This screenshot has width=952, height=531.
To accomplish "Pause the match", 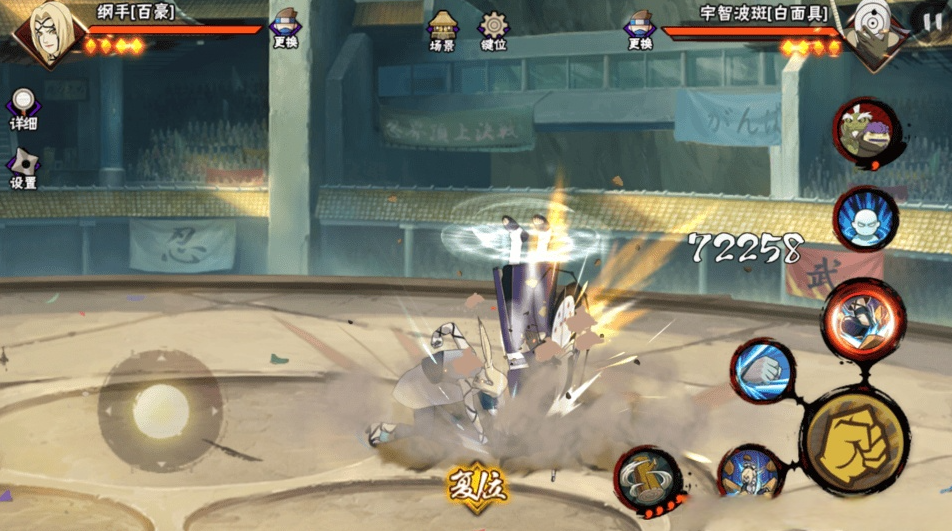I will click(x=928, y=20).
